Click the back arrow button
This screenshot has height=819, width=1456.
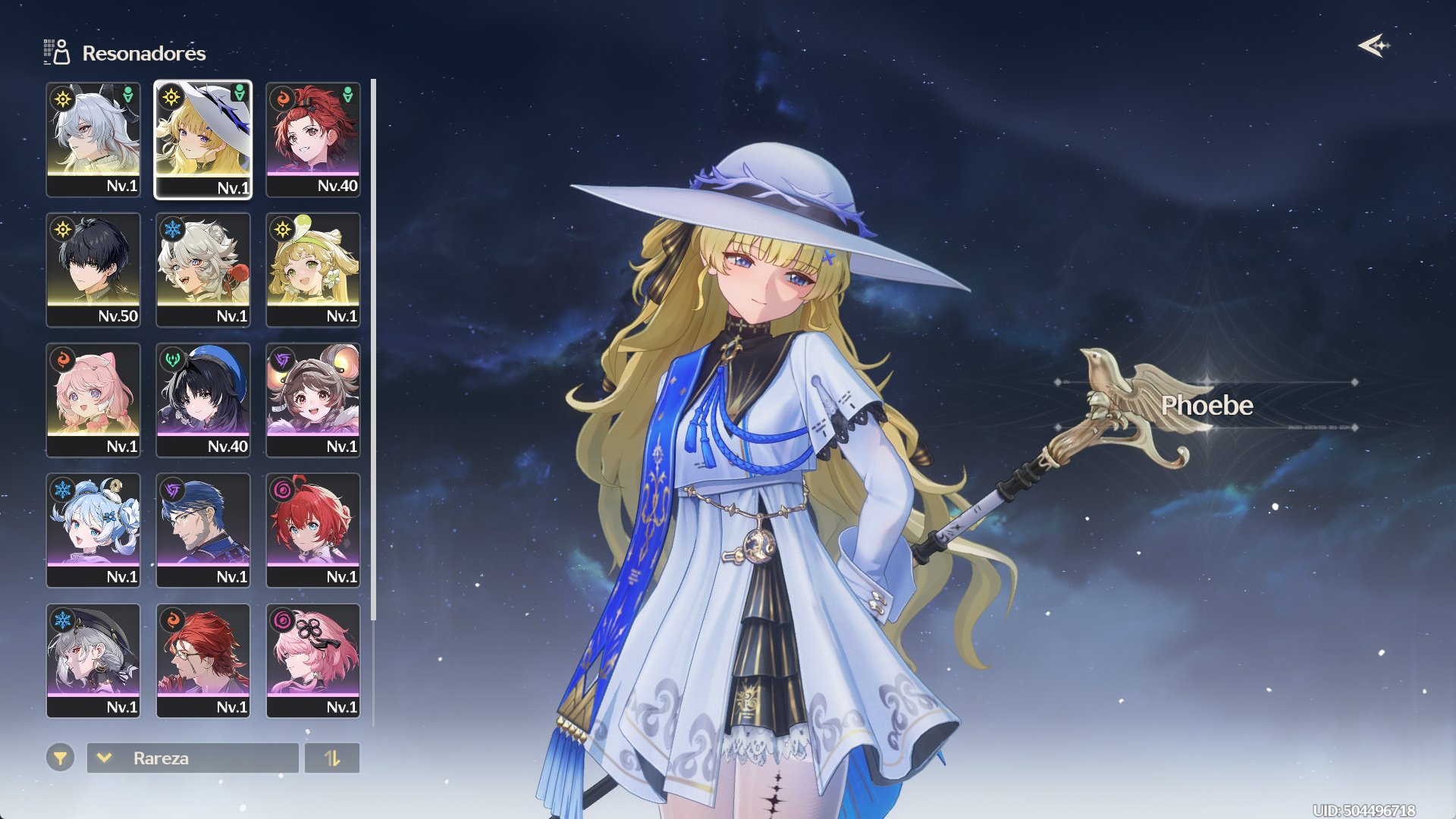tap(1373, 46)
